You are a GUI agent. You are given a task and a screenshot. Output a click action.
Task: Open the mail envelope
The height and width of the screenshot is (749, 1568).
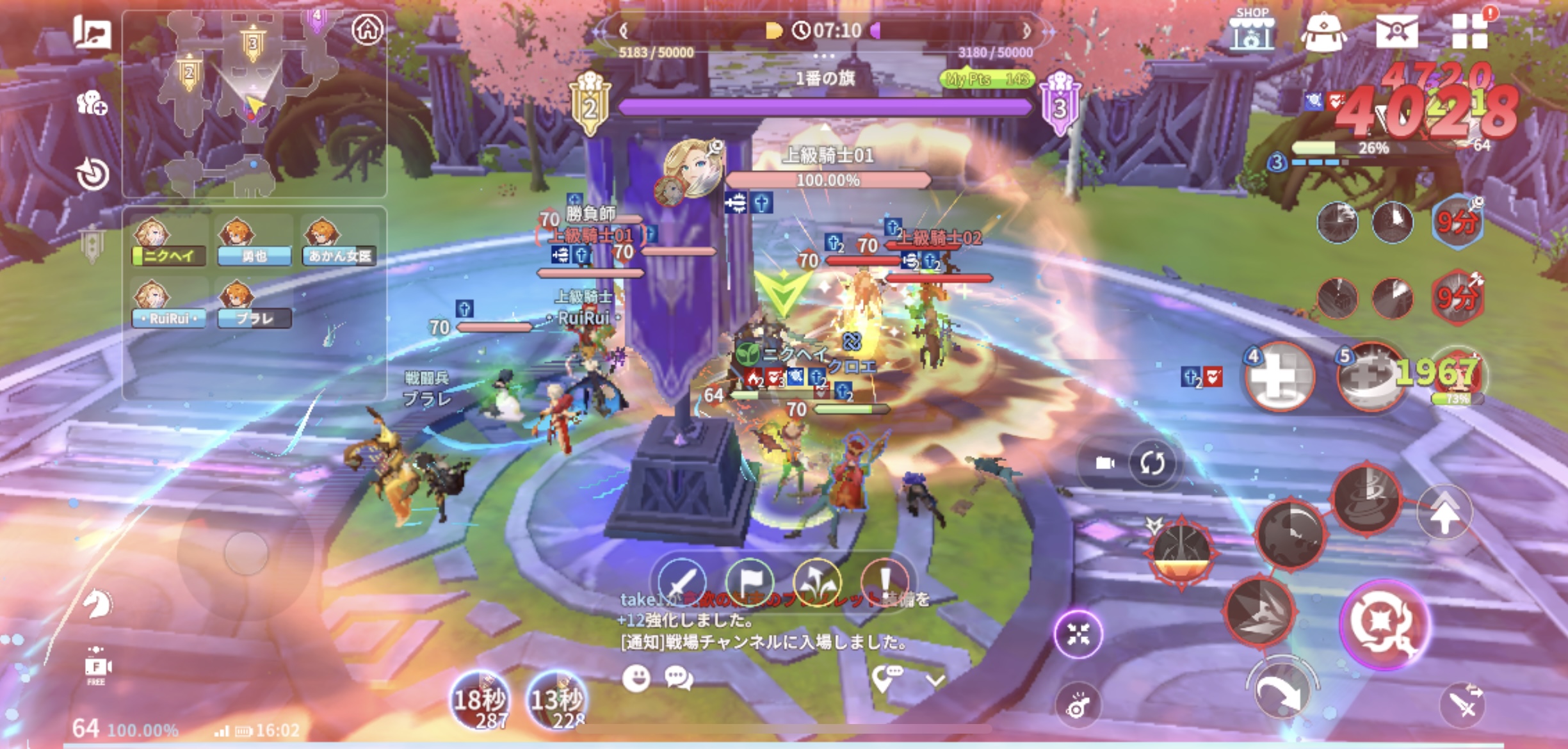1396,31
